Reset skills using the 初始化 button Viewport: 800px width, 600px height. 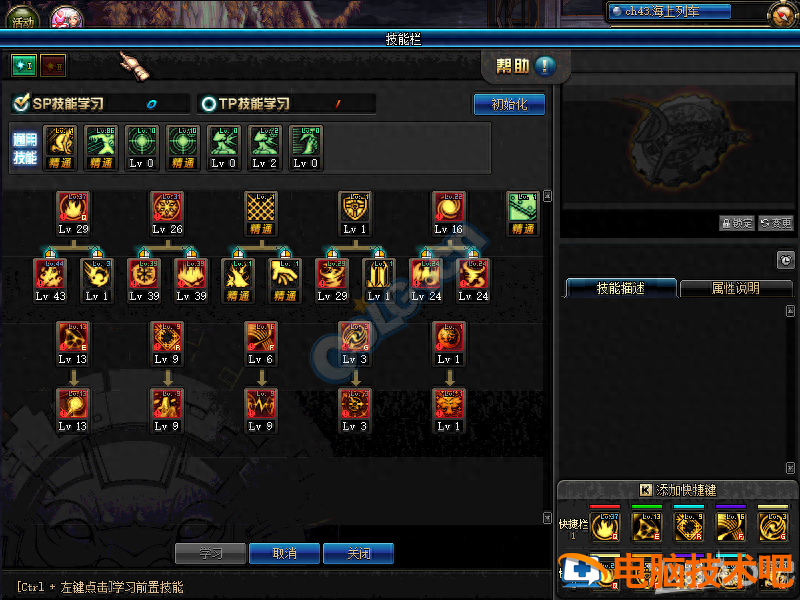coord(508,104)
